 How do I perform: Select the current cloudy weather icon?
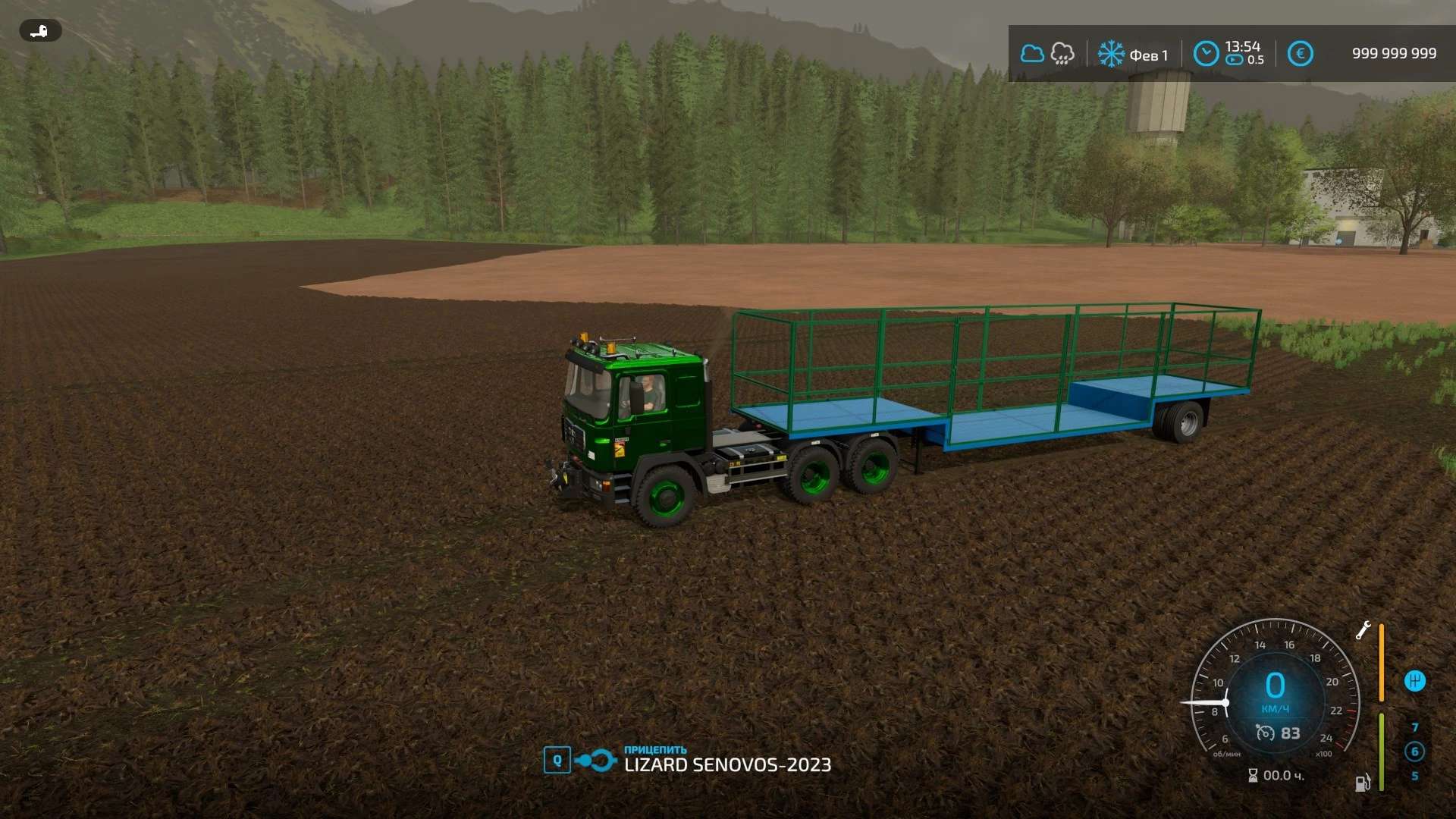(x=1031, y=54)
